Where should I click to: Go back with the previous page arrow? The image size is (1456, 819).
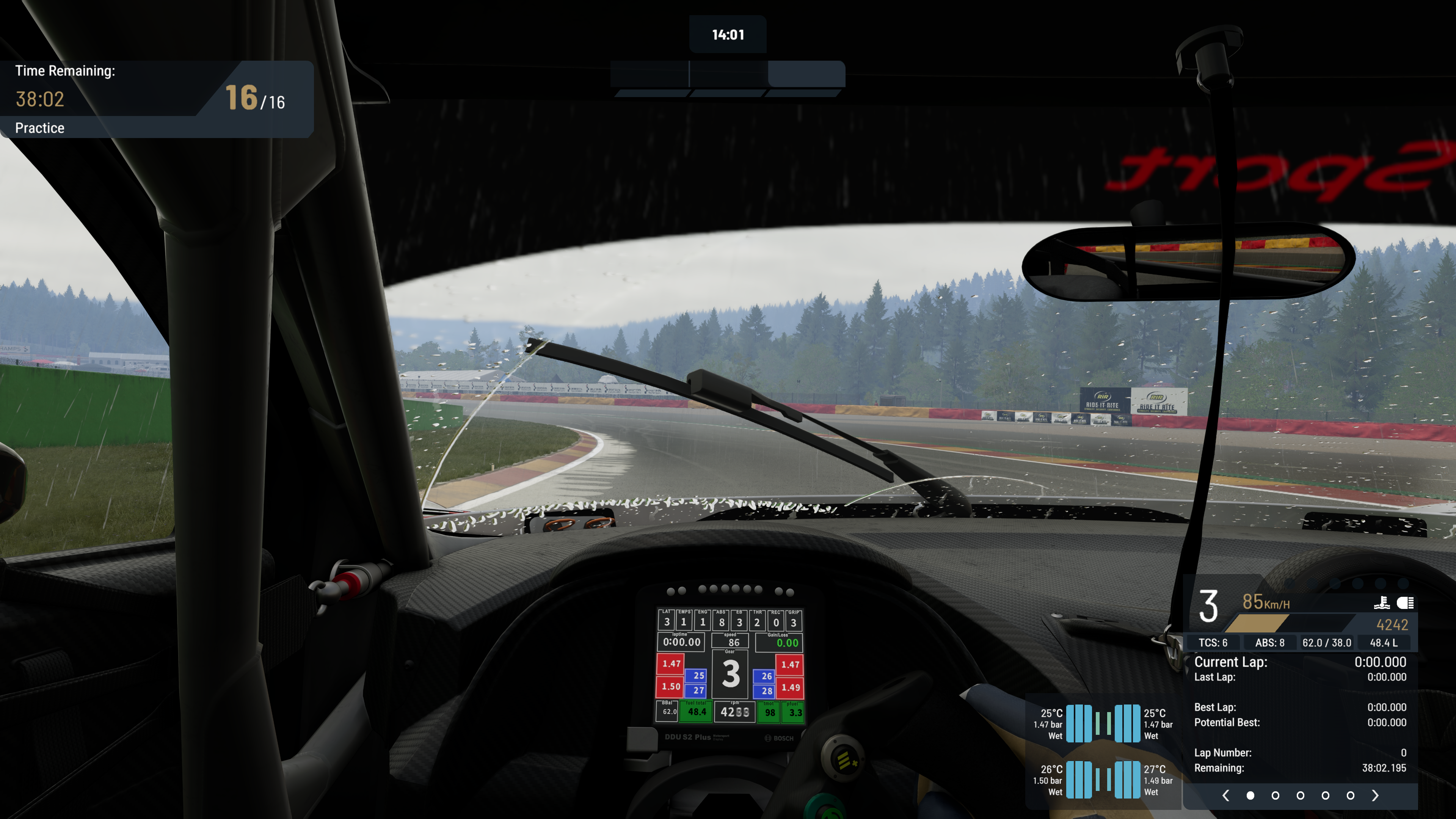coord(1225,795)
